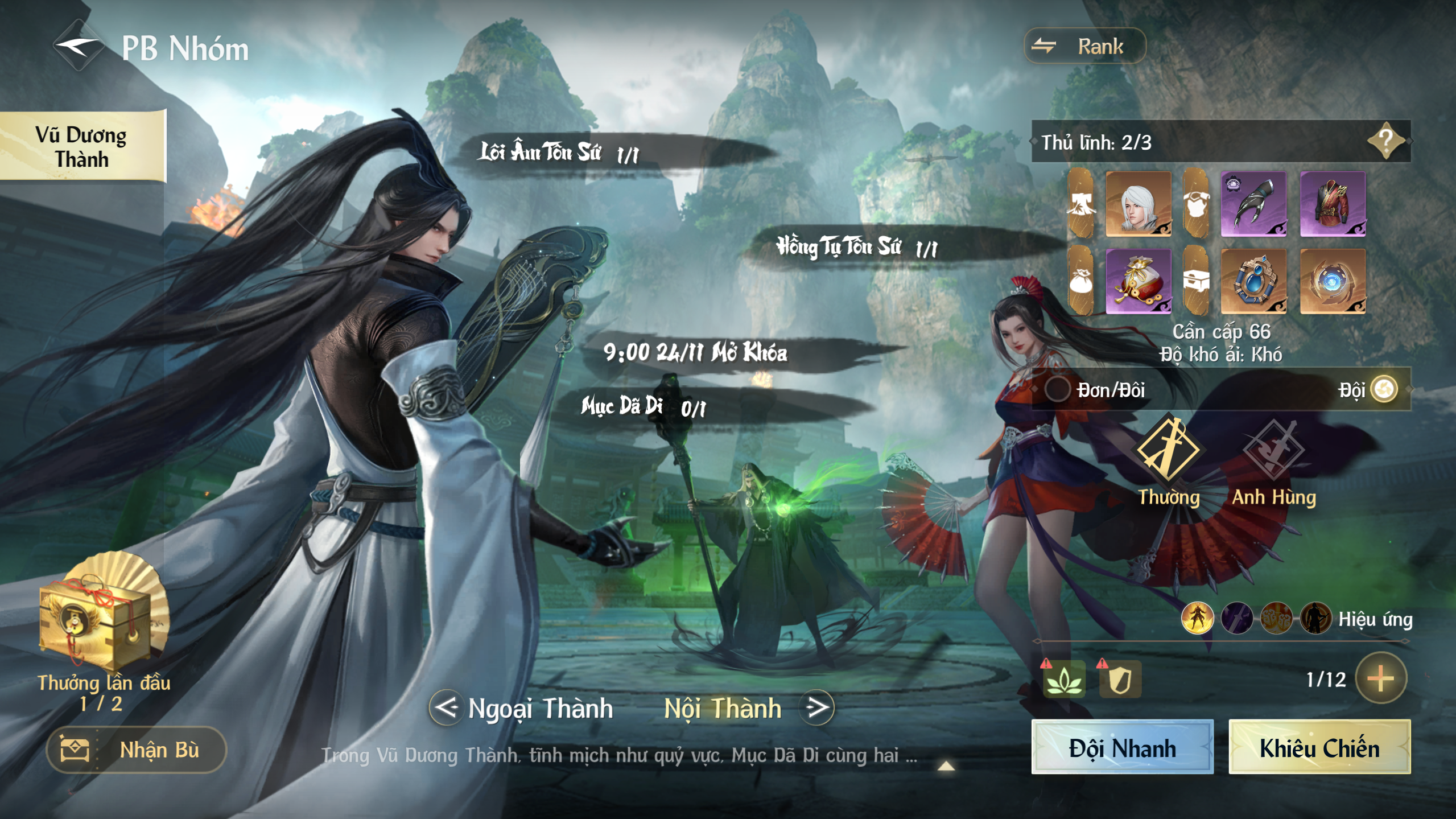Screen dimensions: 1456x819
Task: Select the Đơn/Đôi mode option
Action: coord(1058,390)
